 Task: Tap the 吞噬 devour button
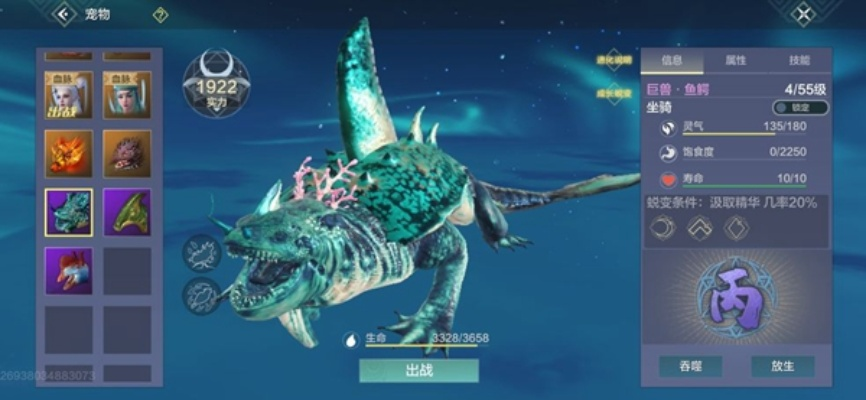690,366
